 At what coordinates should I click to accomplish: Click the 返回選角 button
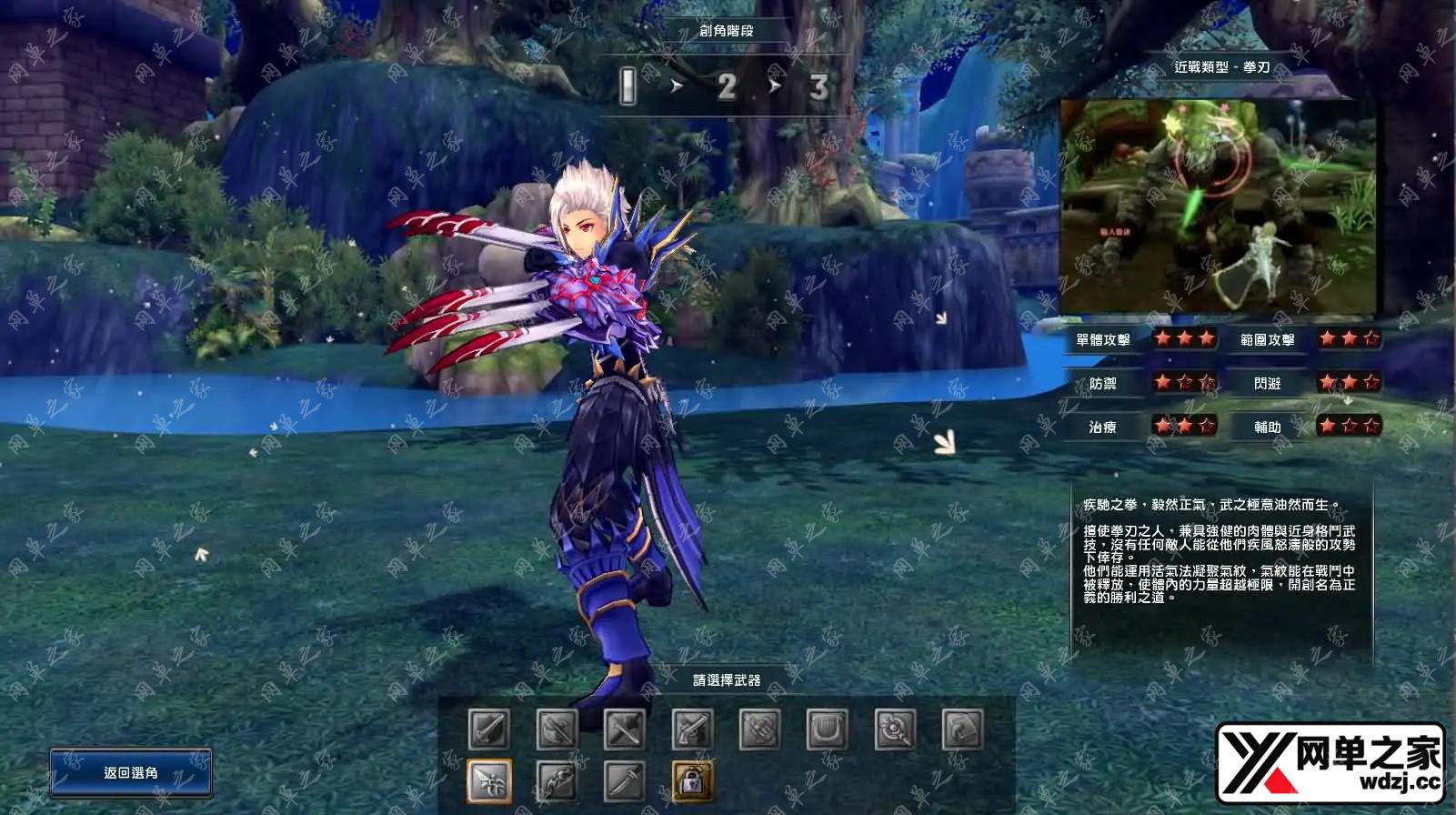[x=131, y=773]
